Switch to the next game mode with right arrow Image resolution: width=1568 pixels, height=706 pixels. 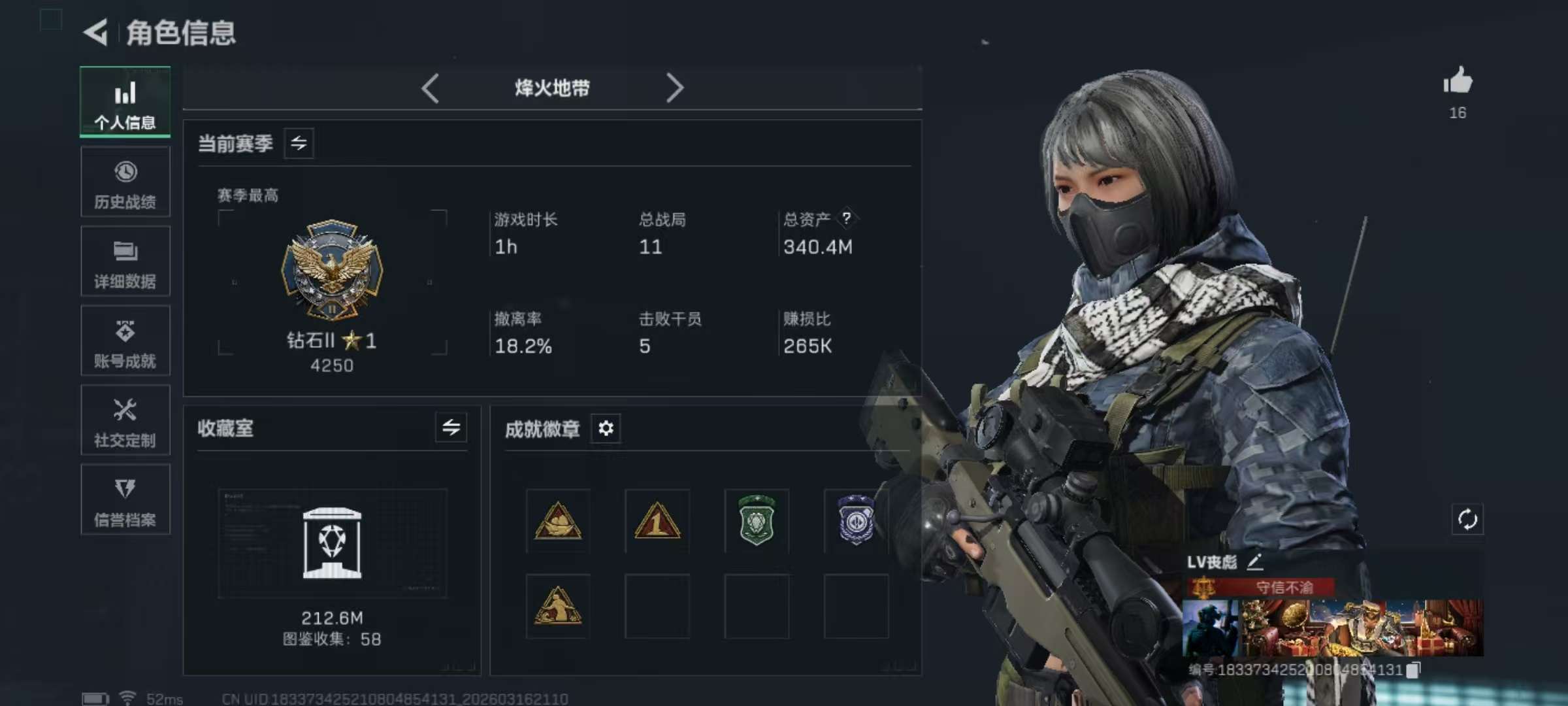point(676,88)
